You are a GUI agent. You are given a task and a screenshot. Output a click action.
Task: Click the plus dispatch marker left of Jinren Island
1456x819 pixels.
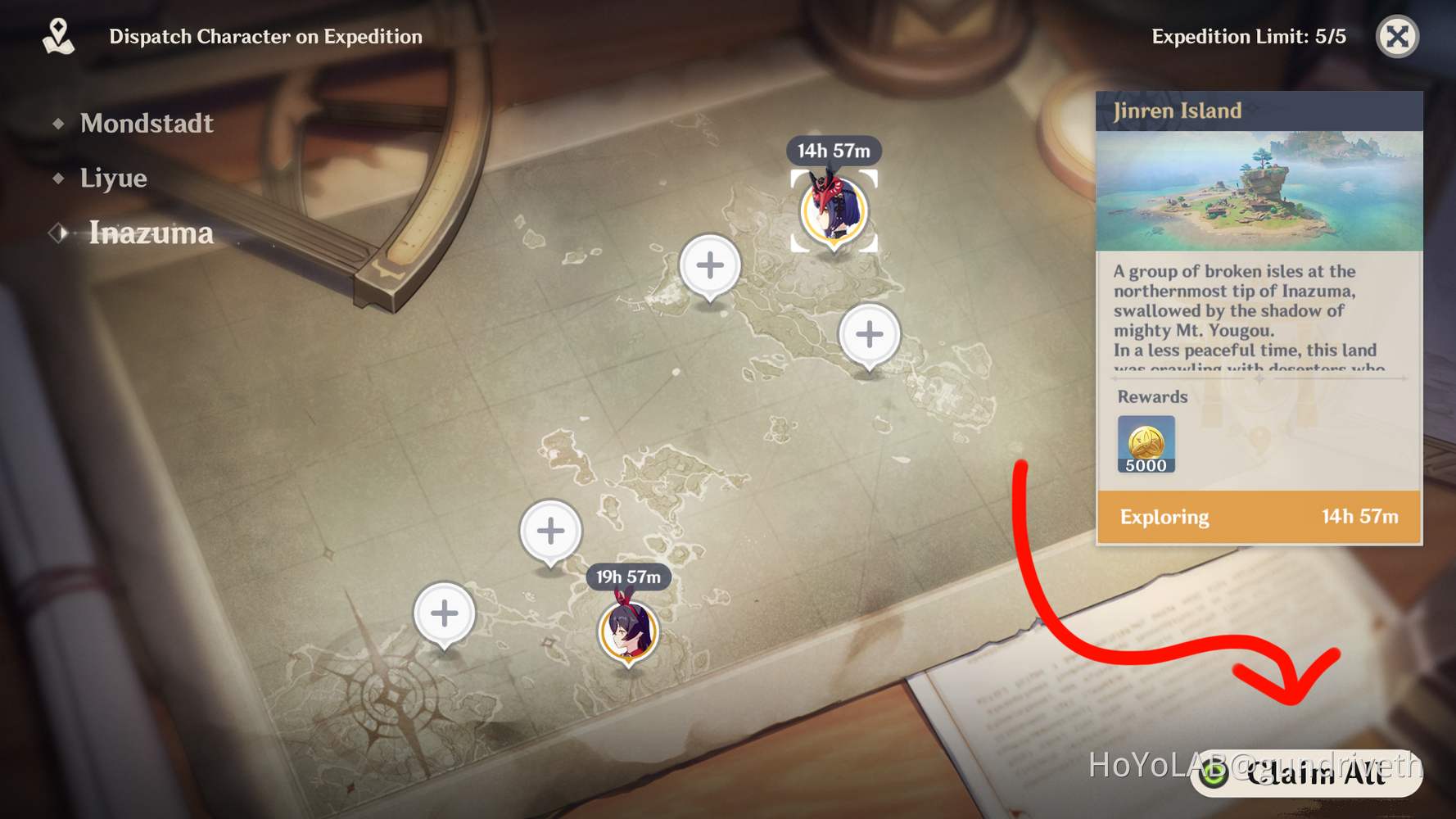click(x=709, y=264)
